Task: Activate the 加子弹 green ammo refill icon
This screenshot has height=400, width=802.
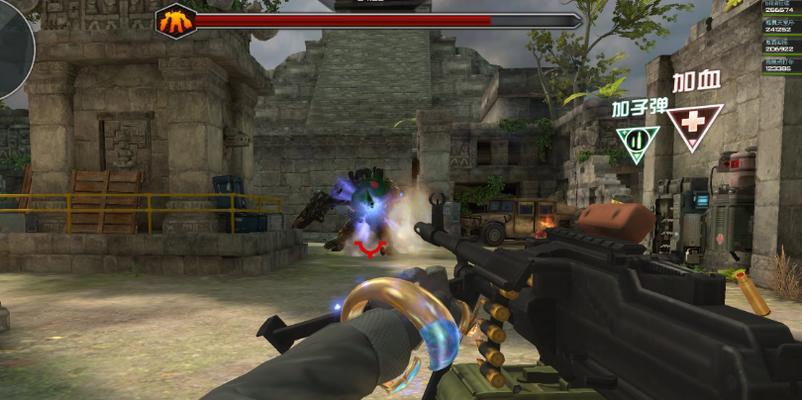Action: pos(637,141)
